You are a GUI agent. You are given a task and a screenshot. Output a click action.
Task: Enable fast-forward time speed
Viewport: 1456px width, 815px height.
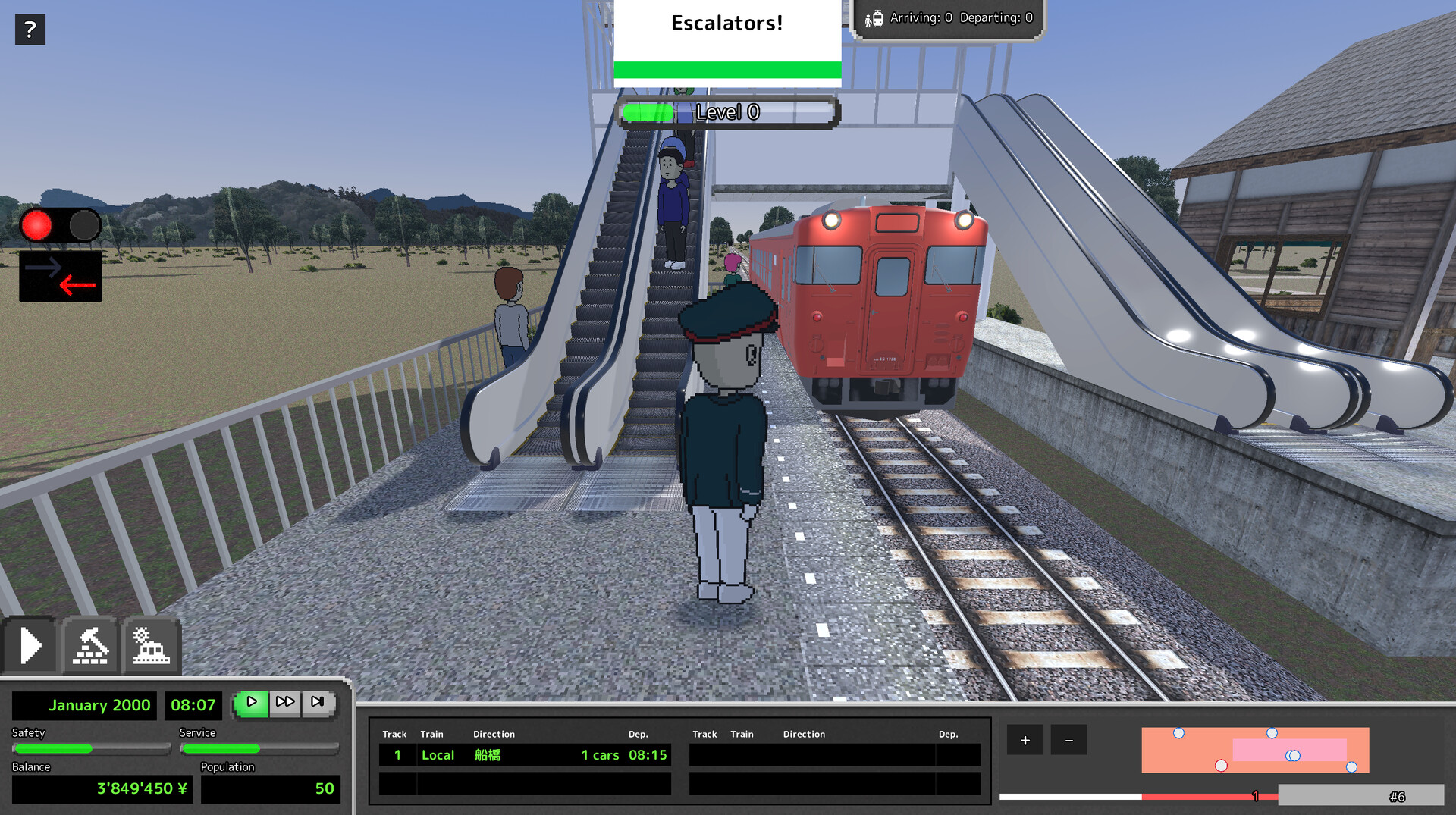coord(286,702)
